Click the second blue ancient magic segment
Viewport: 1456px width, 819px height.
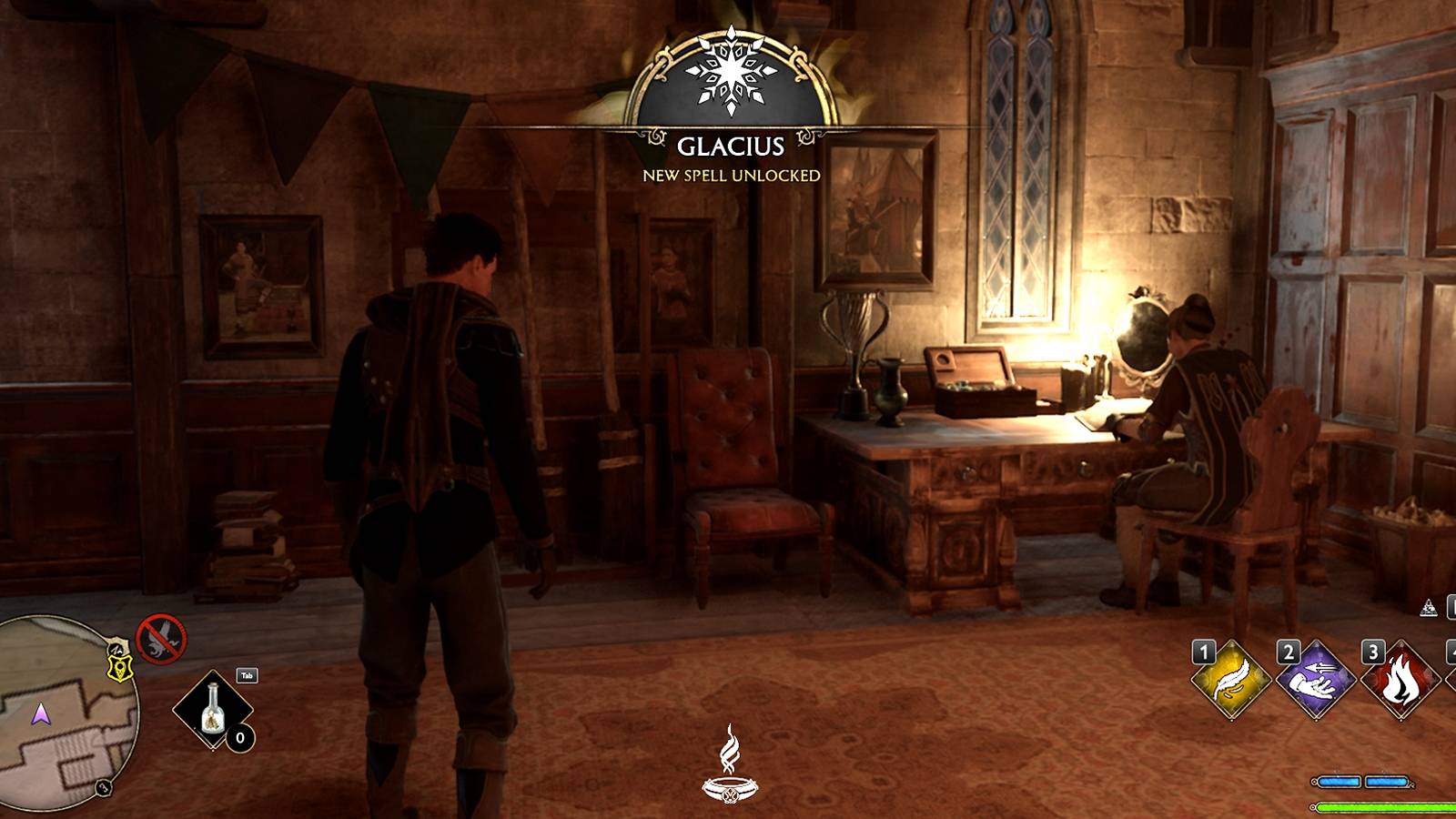coord(1386,781)
